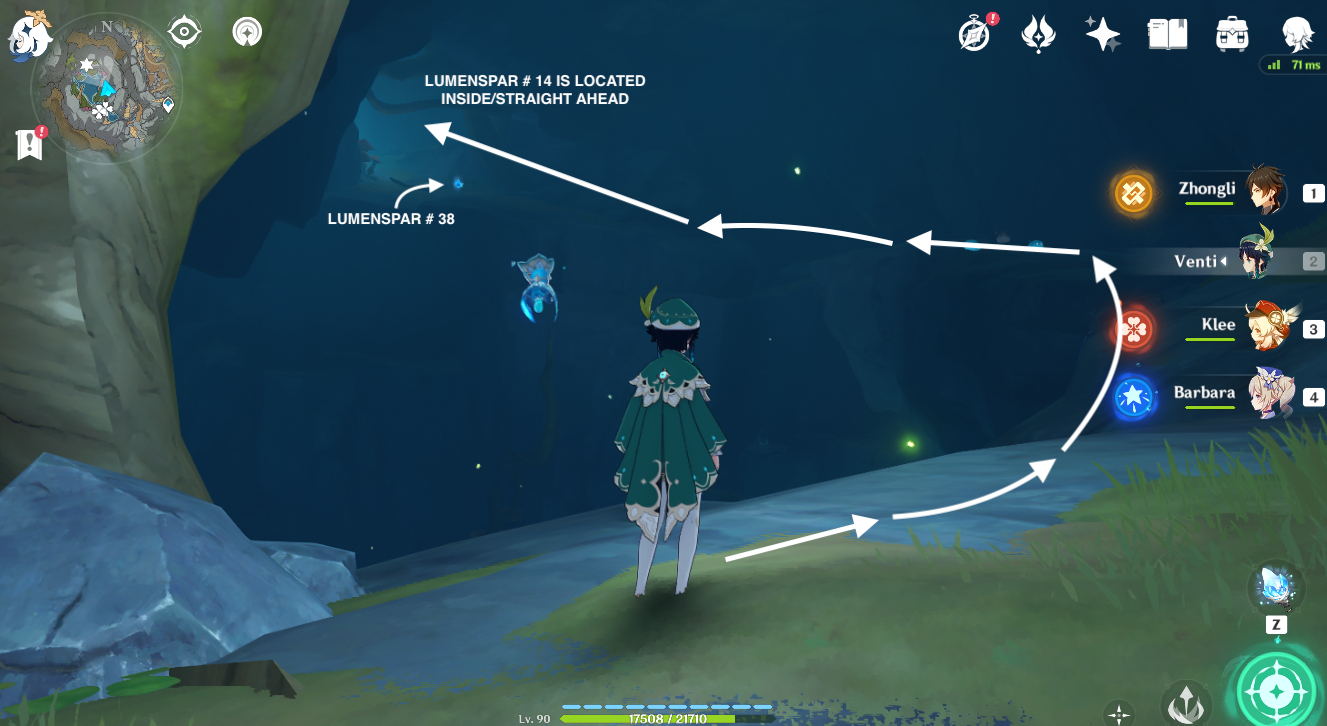Switch to Barbara using her portrait
The width and height of the screenshot is (1327, 726).
tap(1270, 393)
